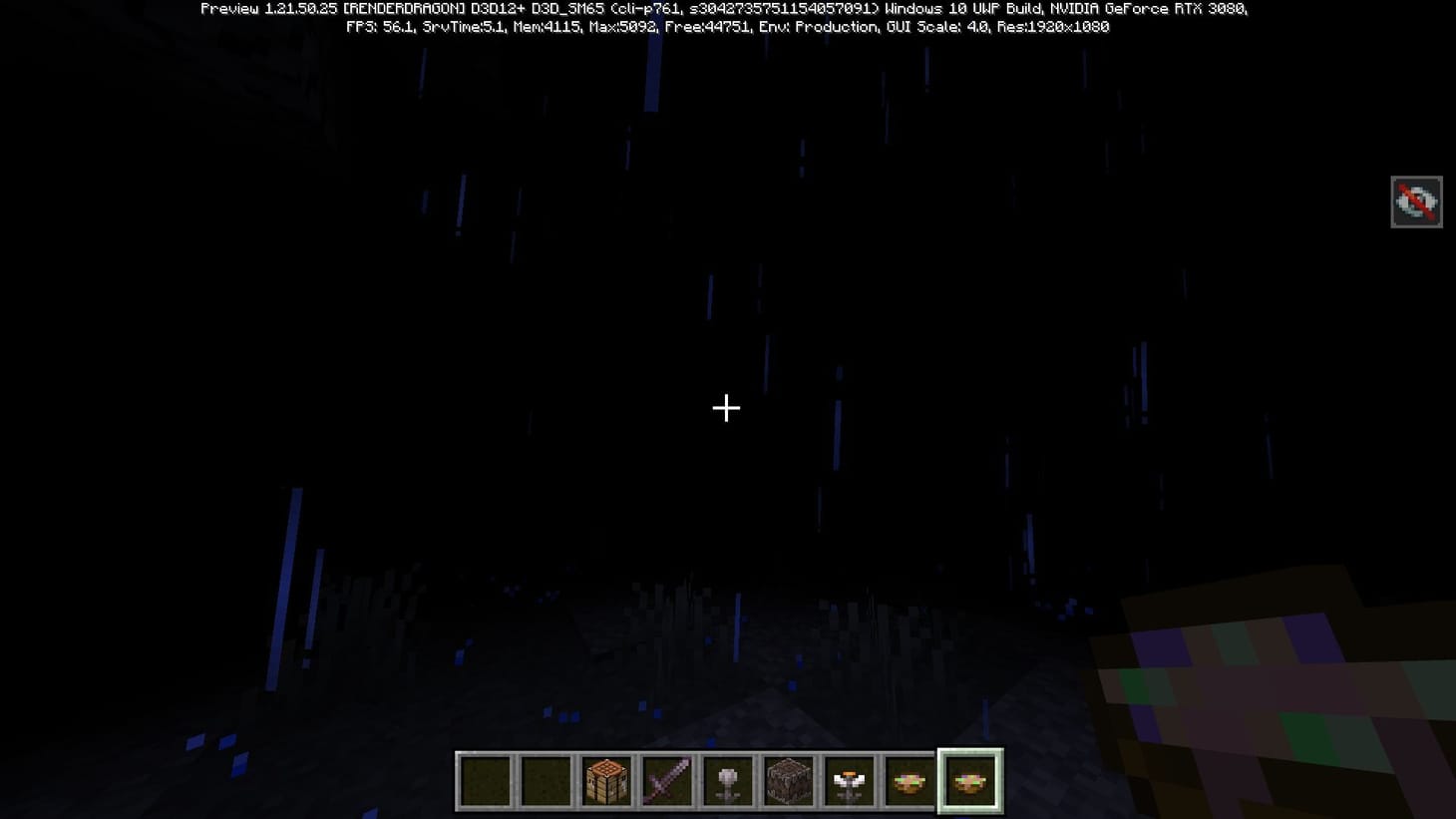Select the first suspicious stew bowl
The width and height of the screenshot is (1456, 819).
tap(911, 781)
